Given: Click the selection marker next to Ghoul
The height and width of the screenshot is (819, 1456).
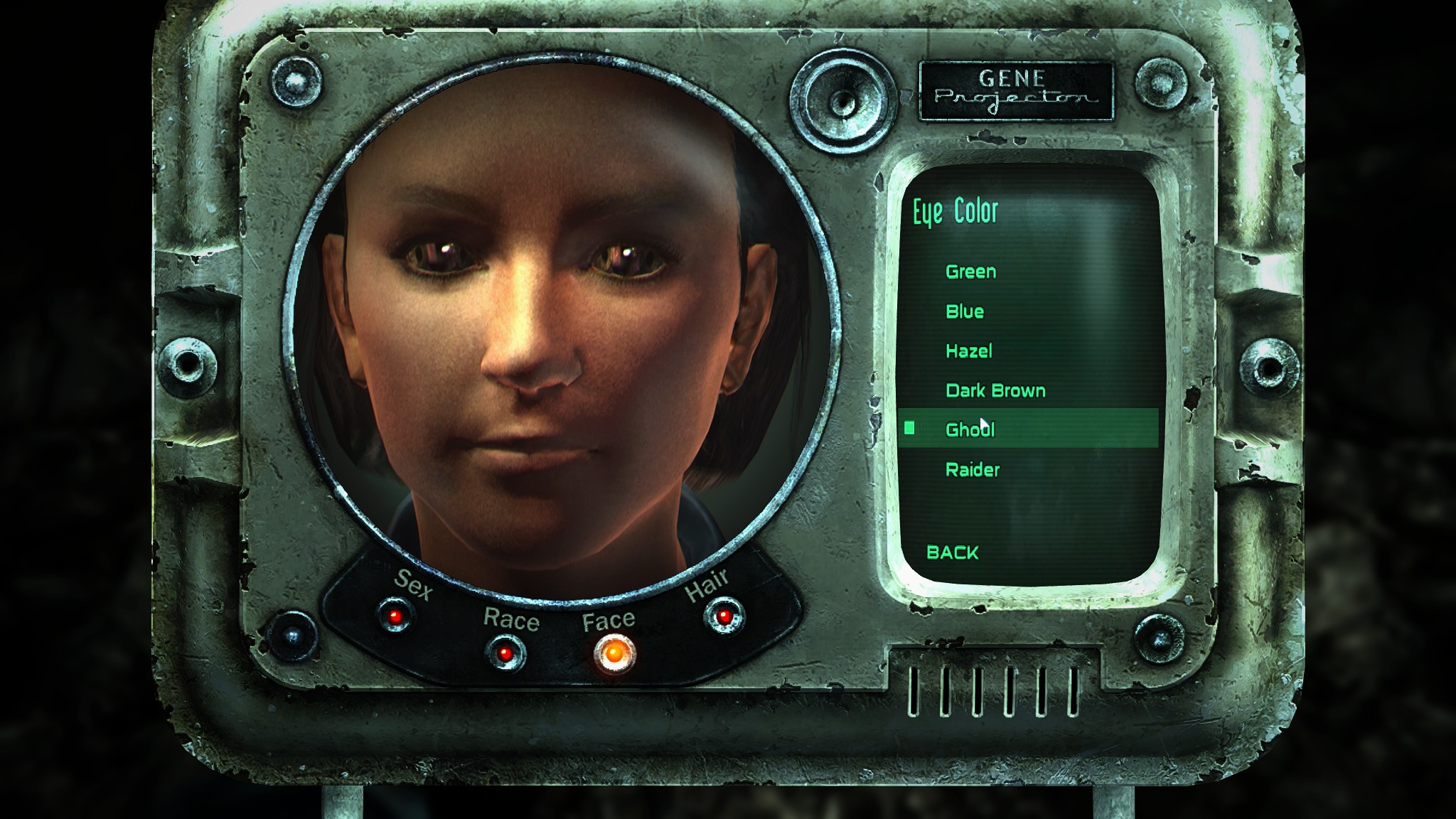Looking at the screenshot, I should (x=911, y=429).
